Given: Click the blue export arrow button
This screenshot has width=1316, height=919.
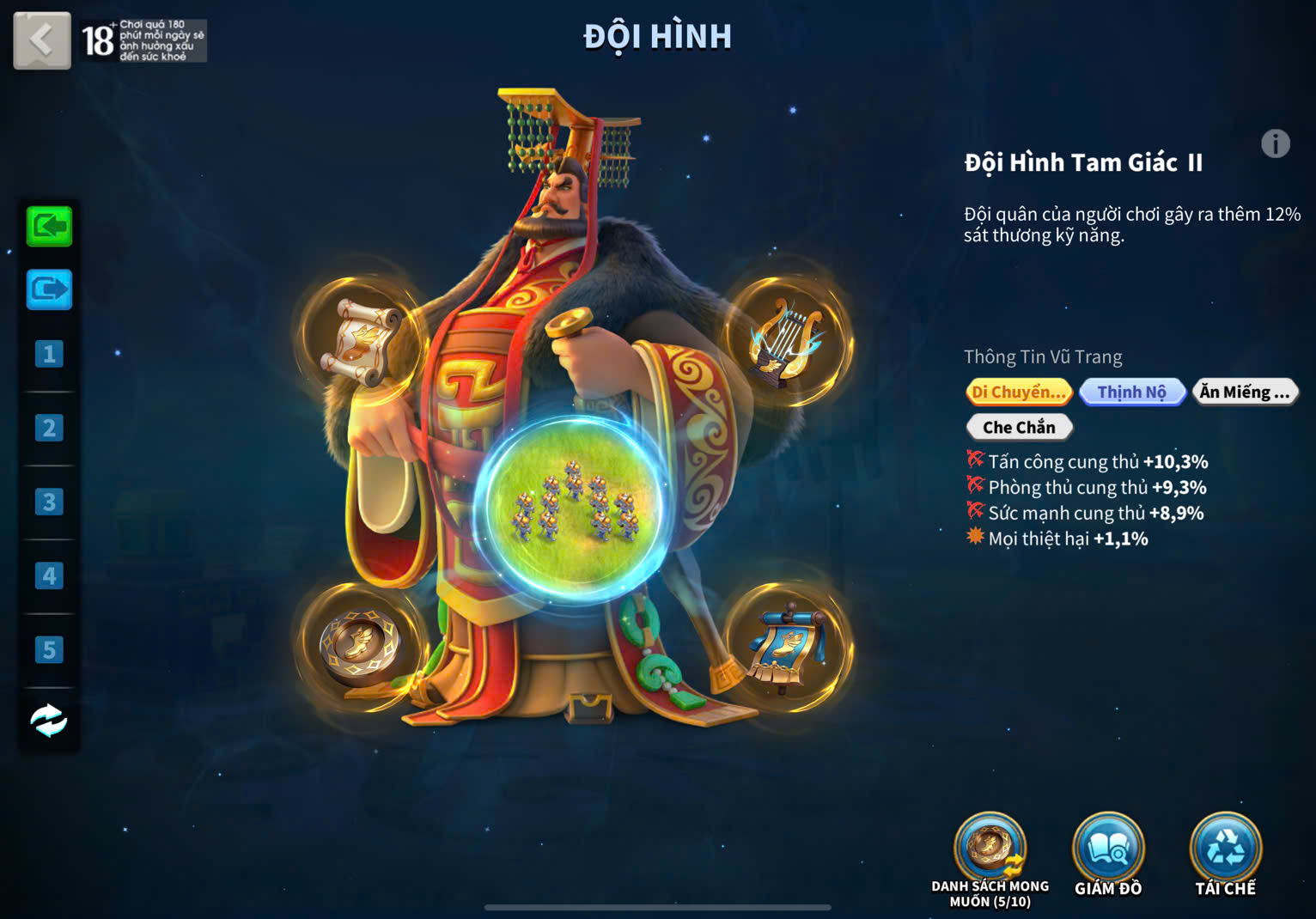Looking at the screenshot, I should pos(49,289).
